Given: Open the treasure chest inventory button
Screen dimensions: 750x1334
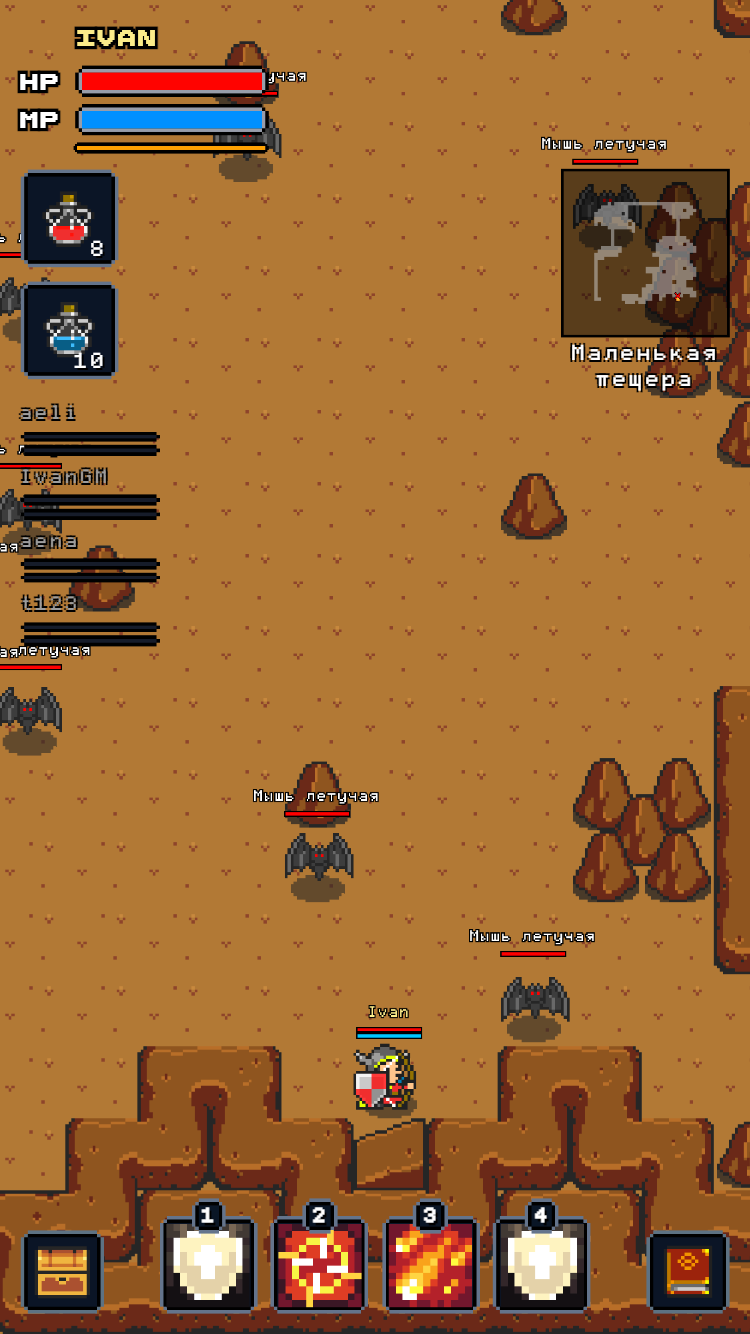Looking at the screenshot, I should click(63, 1271).
